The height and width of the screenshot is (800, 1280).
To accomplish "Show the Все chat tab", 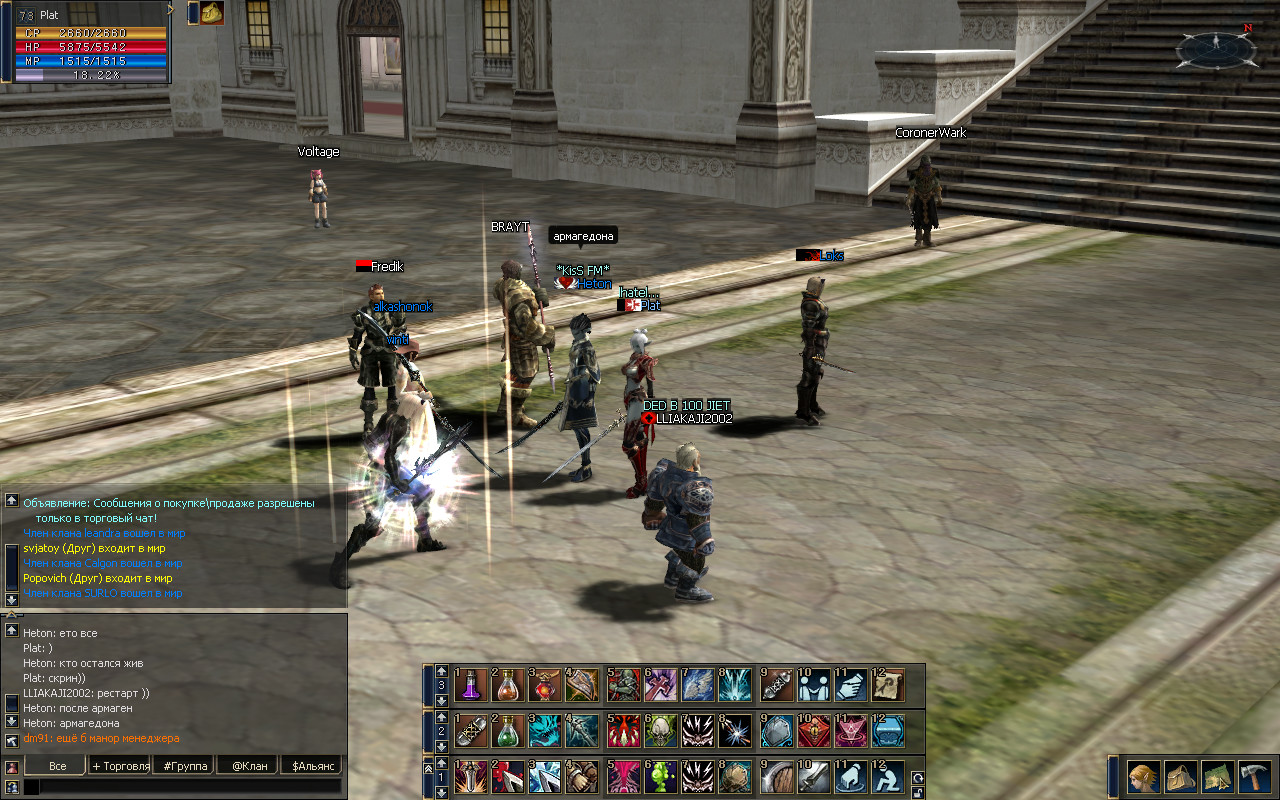I will 57,766.
